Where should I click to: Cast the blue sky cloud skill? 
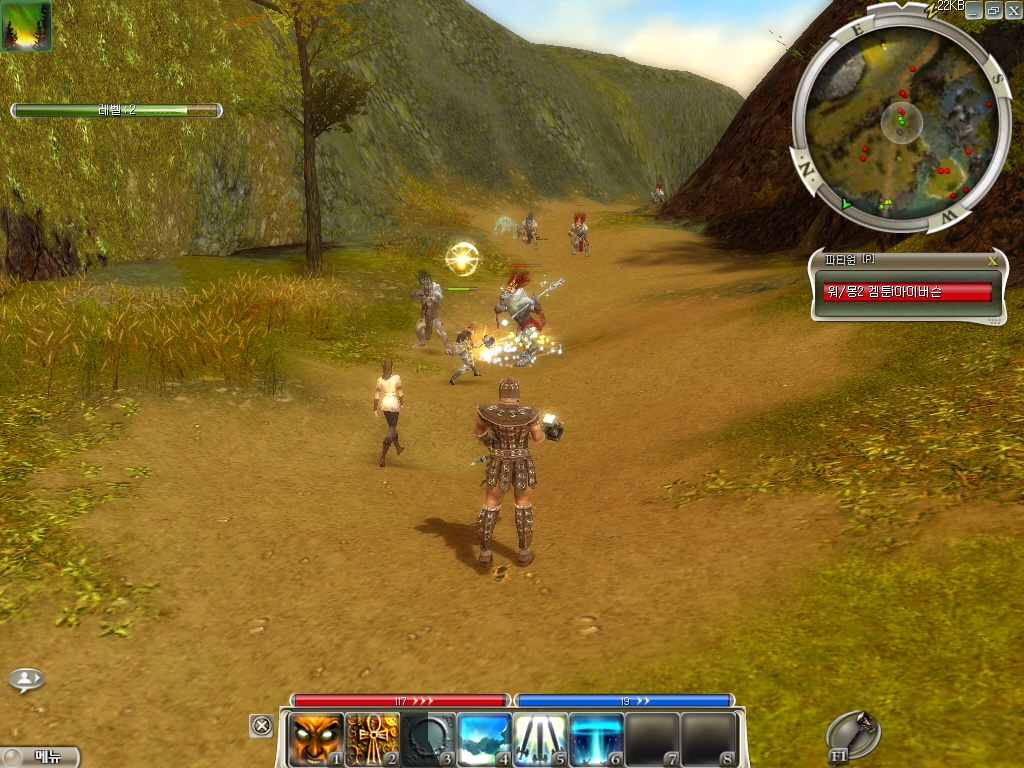[485, 739]
